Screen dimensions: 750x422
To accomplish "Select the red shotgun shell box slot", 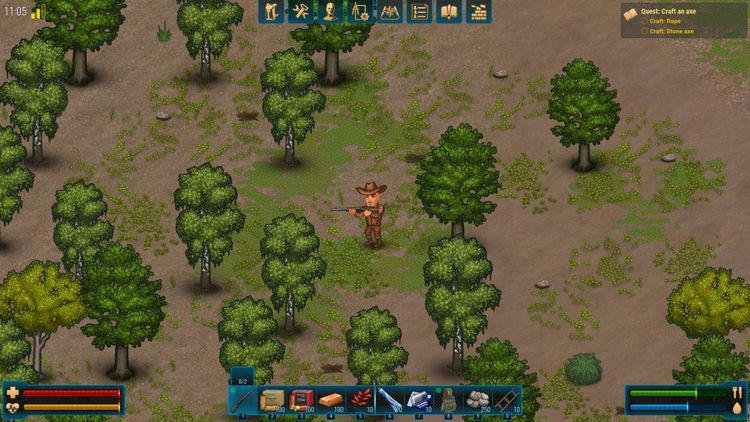I will tap(302, 400).
